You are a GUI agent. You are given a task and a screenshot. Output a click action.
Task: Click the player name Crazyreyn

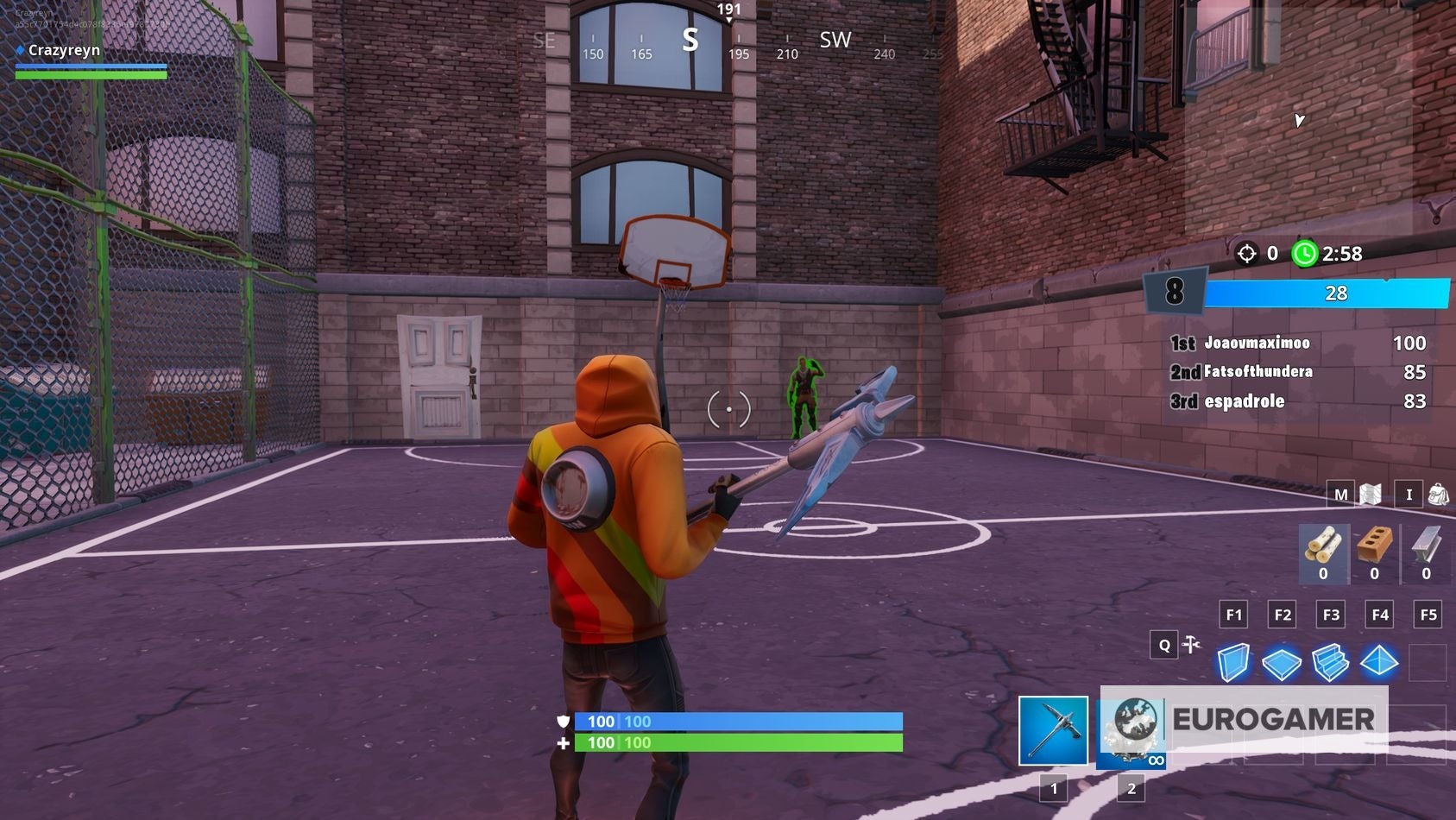[65, 50]
